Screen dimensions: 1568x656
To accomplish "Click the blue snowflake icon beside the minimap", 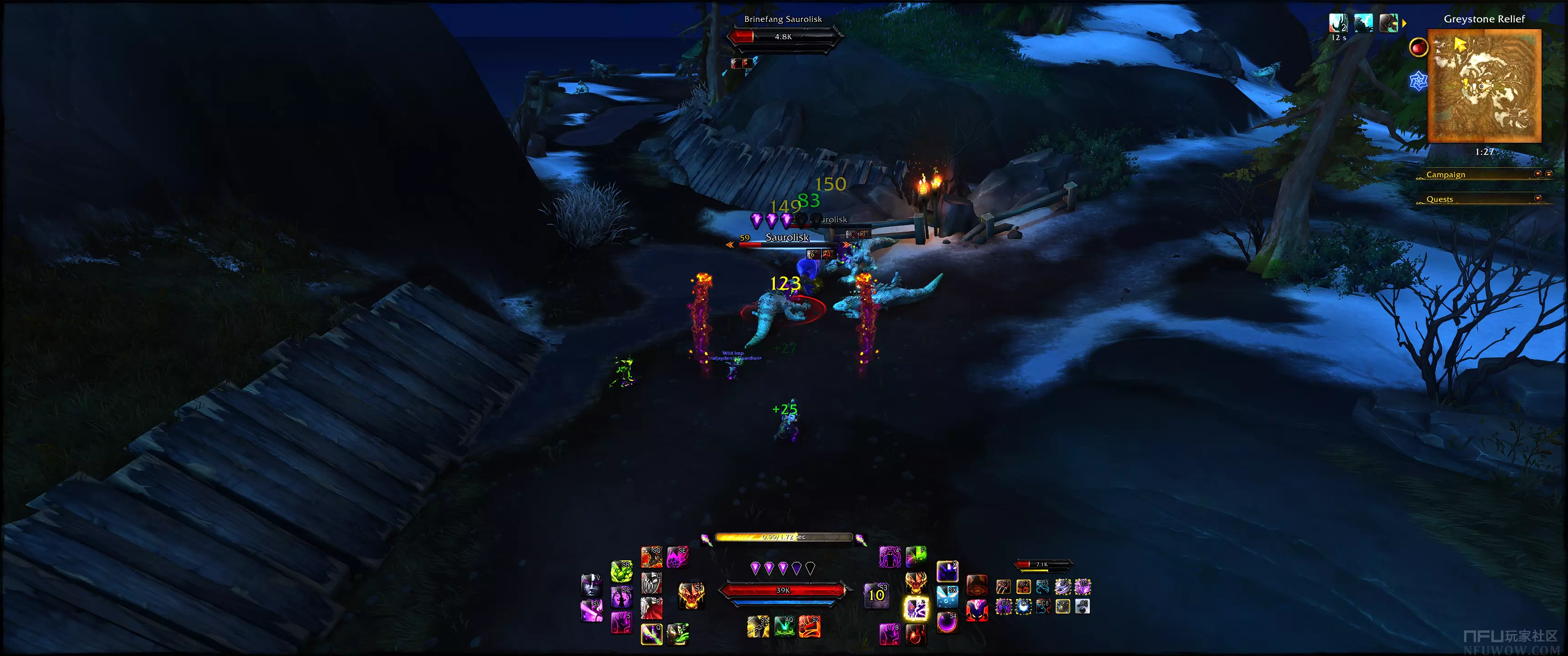I will [1418, 80].
